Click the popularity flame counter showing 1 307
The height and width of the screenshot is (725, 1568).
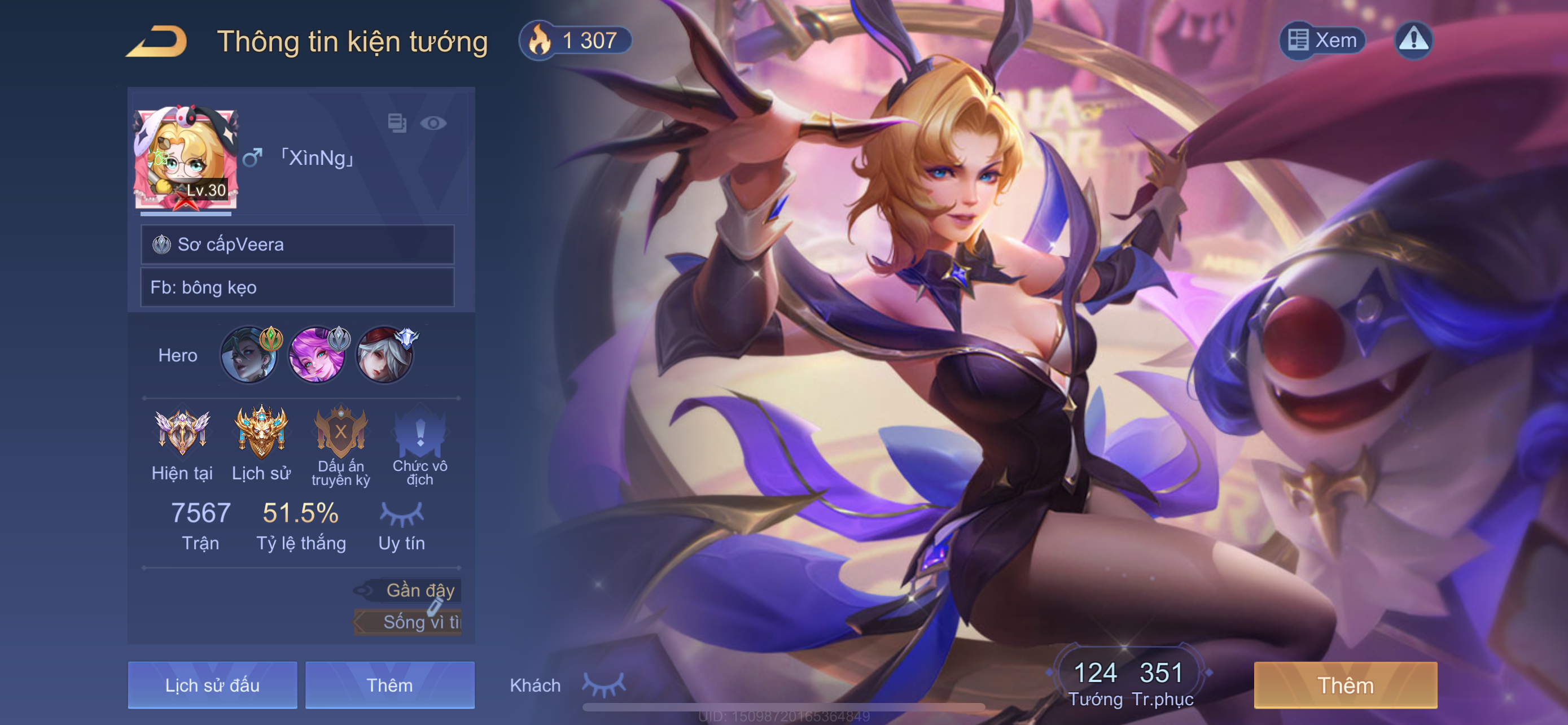[x=575, y=41]
